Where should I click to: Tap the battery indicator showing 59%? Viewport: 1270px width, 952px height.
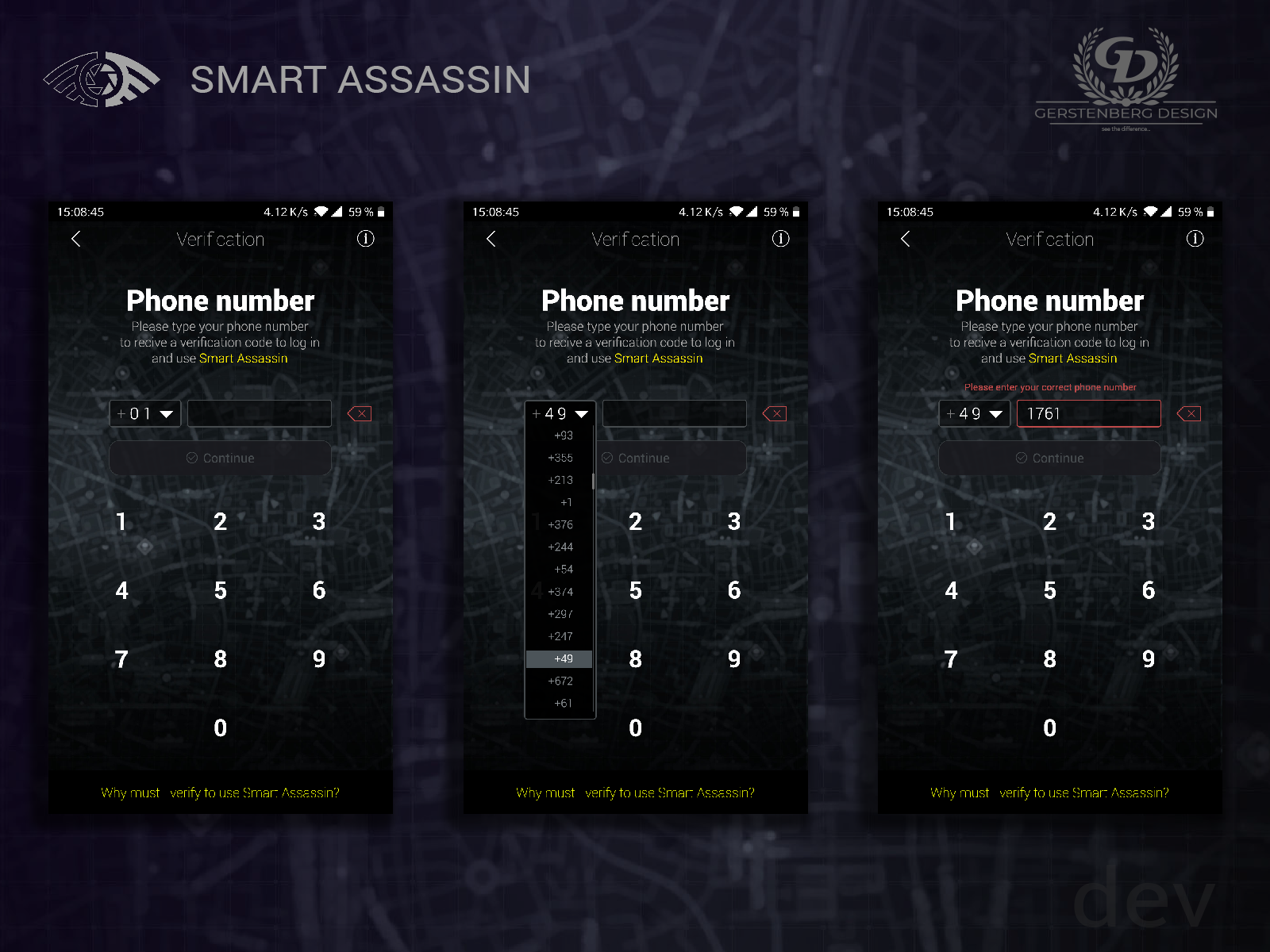tap(364, 212)
